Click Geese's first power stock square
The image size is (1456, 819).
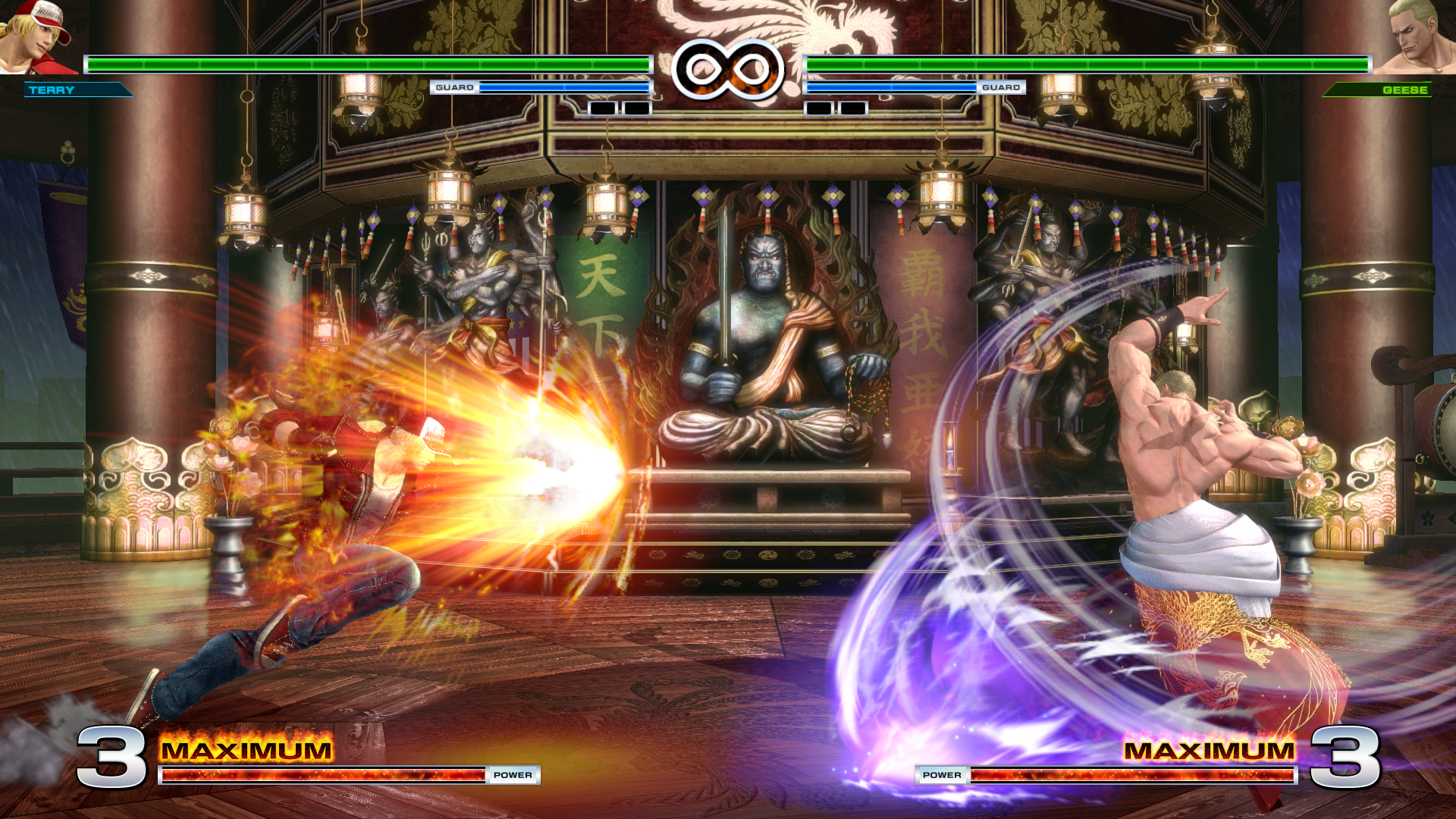point(820,108)
